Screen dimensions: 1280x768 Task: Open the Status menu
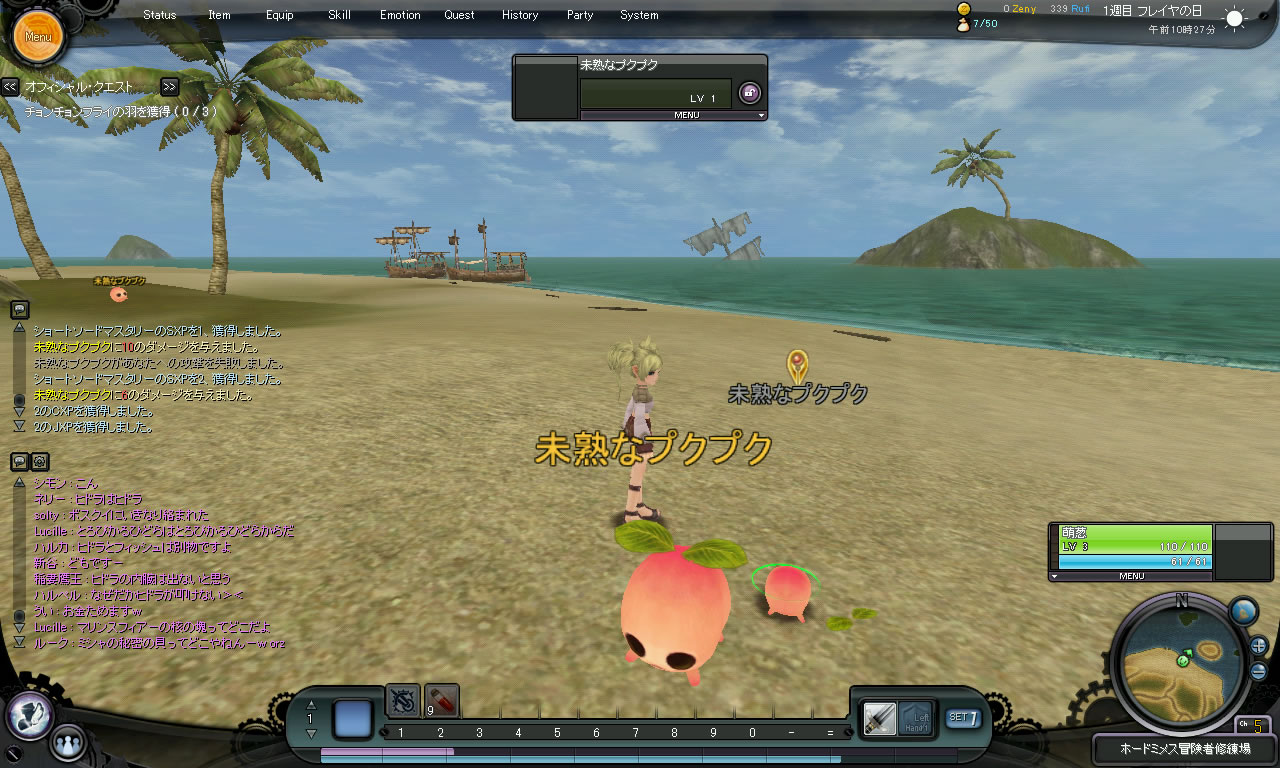point(160,15)
